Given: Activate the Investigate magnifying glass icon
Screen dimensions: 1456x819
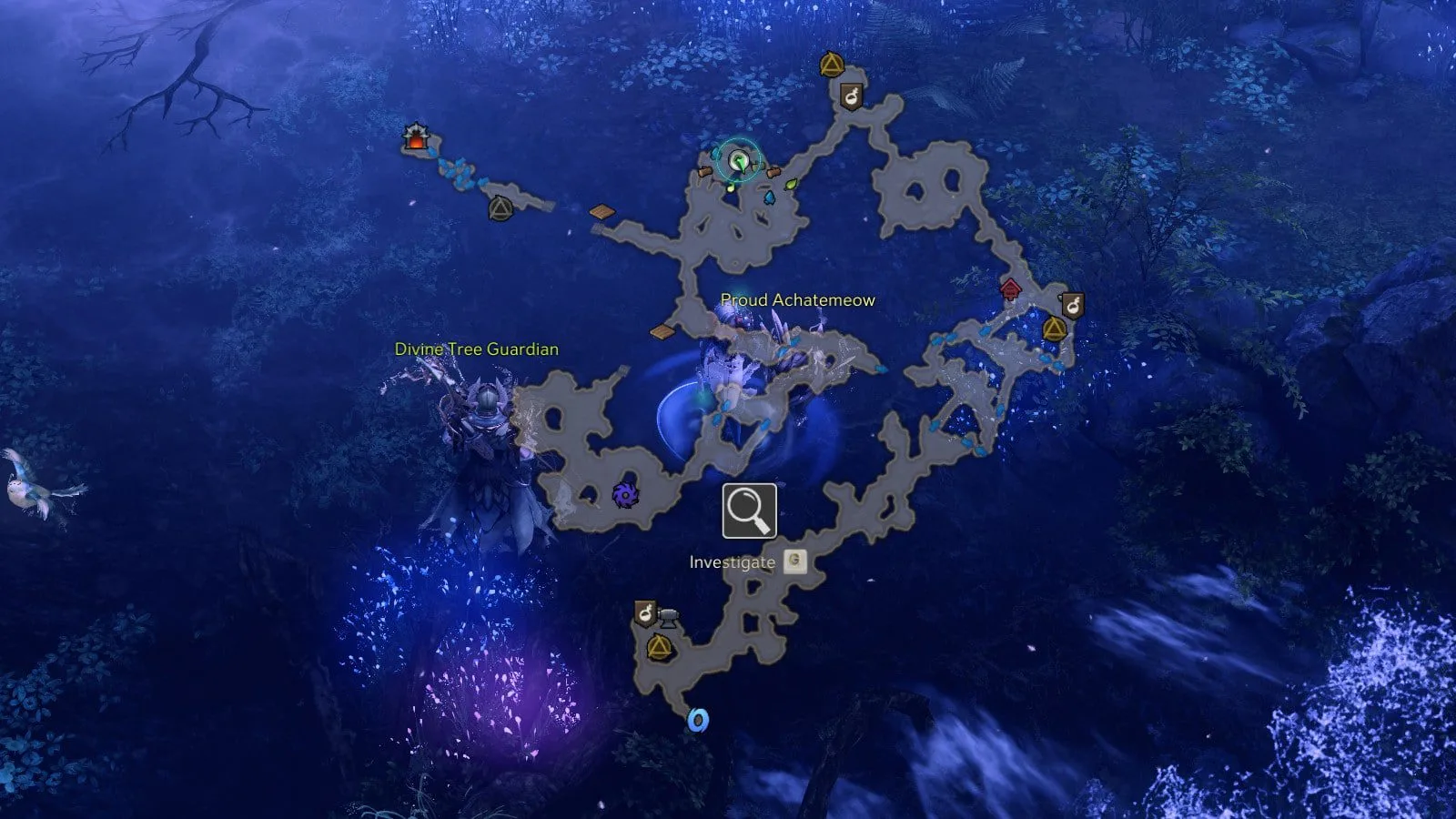Looking at the screenshot, I should coord(750,511).
